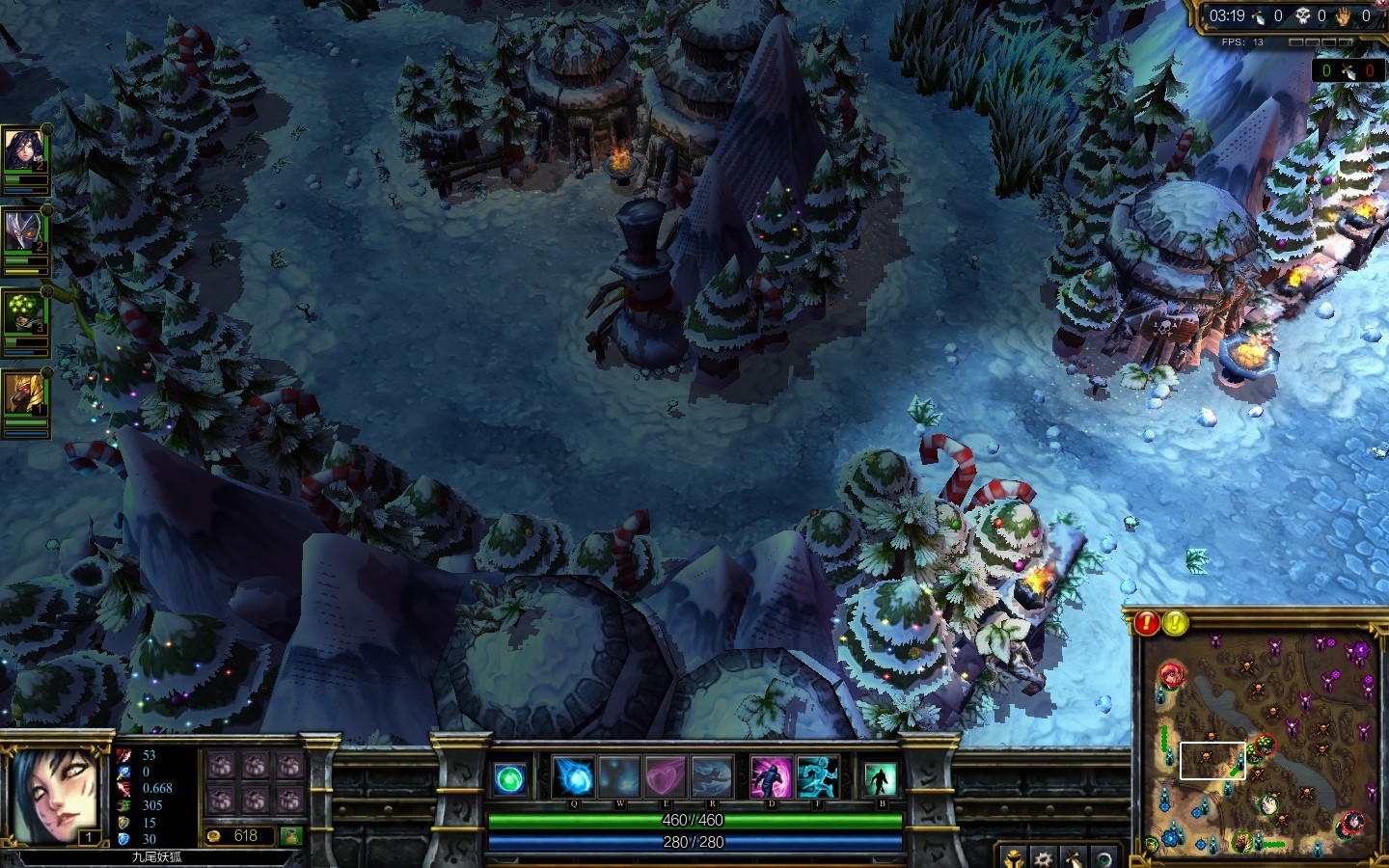Pick the golden-helmet ally portrait
The image size is (1389, 868).
23,394
